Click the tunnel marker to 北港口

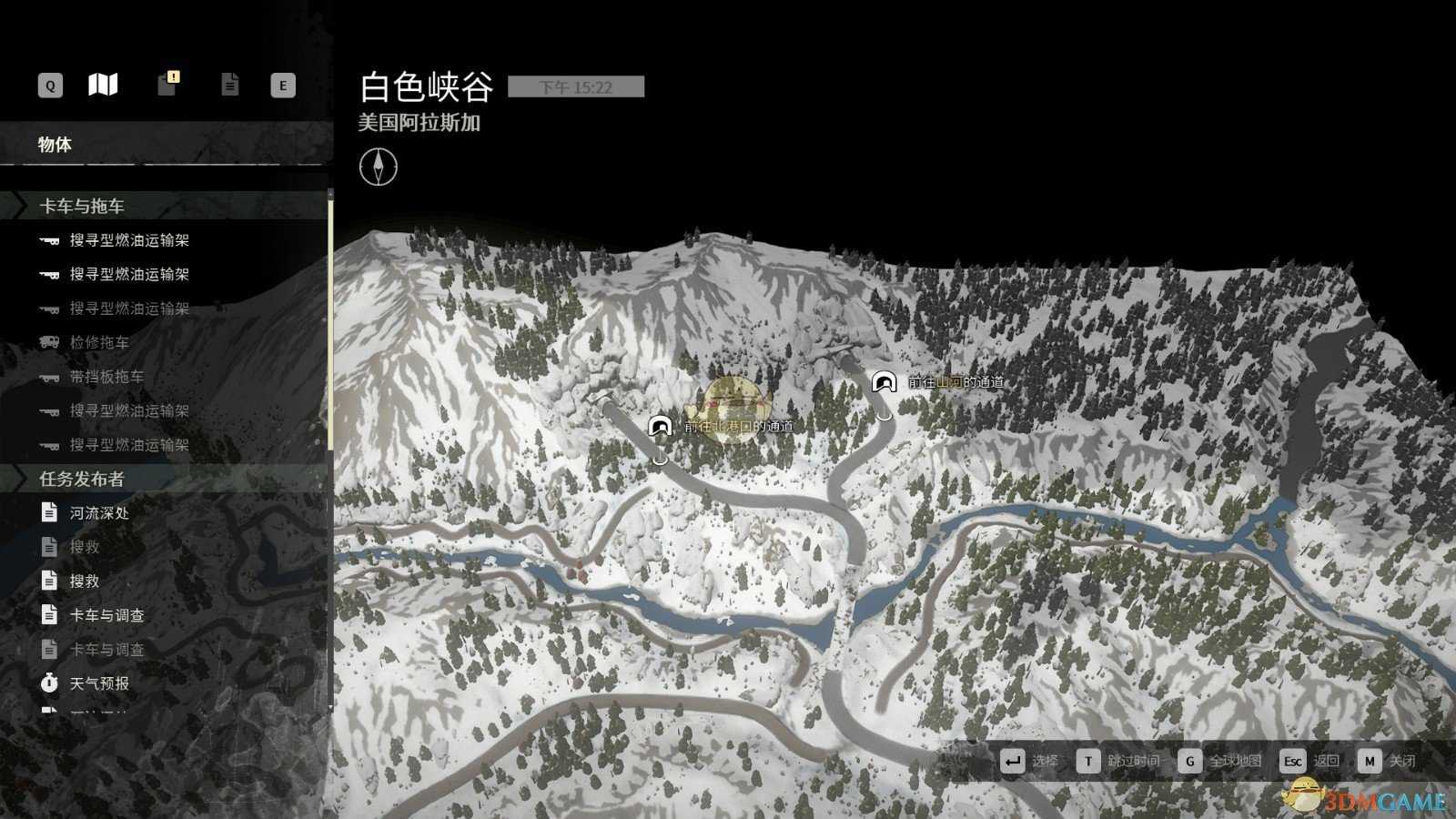pos(661,426)
